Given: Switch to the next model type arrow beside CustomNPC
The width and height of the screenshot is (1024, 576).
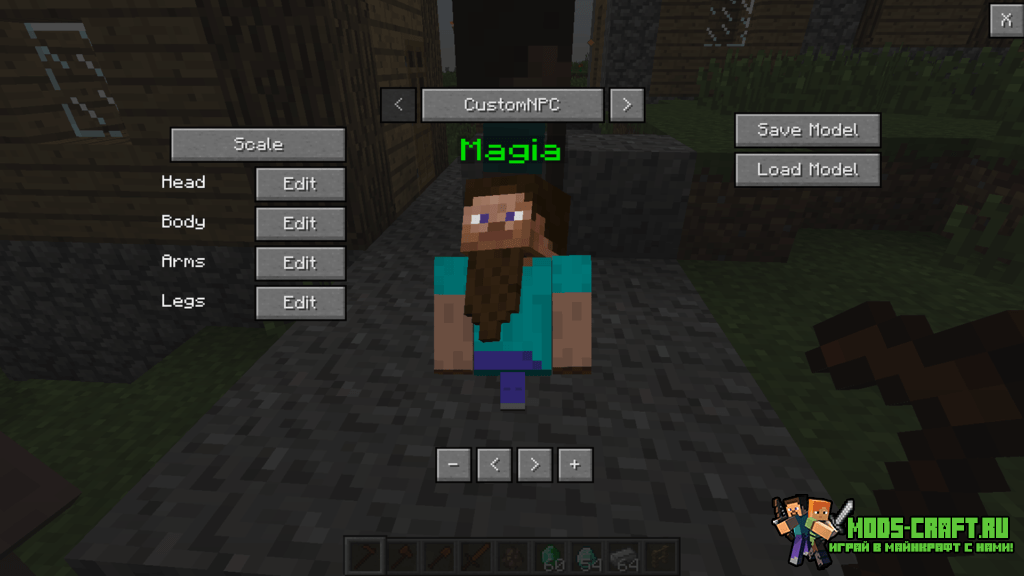Looking at the screenshot, I should pyautogui.click(x=626, y=105).
